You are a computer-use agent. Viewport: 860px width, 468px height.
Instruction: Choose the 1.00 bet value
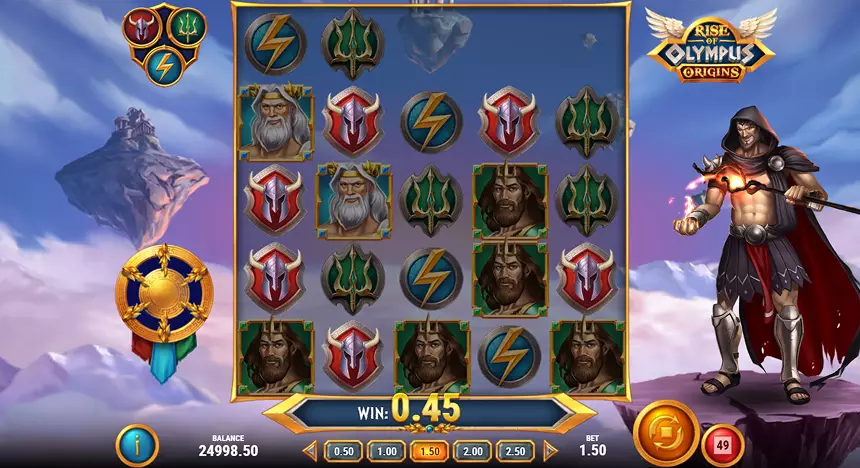[386, 451]
